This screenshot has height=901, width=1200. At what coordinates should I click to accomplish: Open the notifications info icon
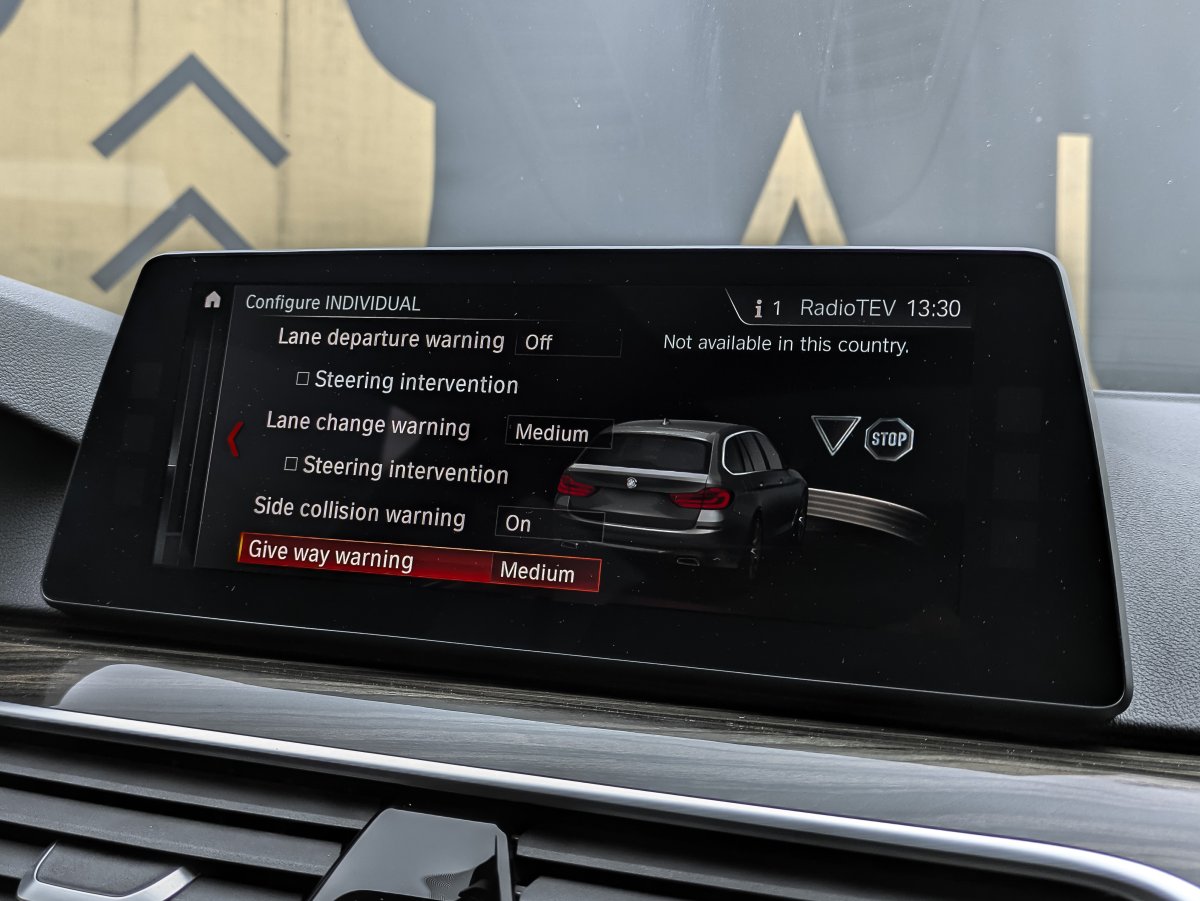[x=758, y=309]
